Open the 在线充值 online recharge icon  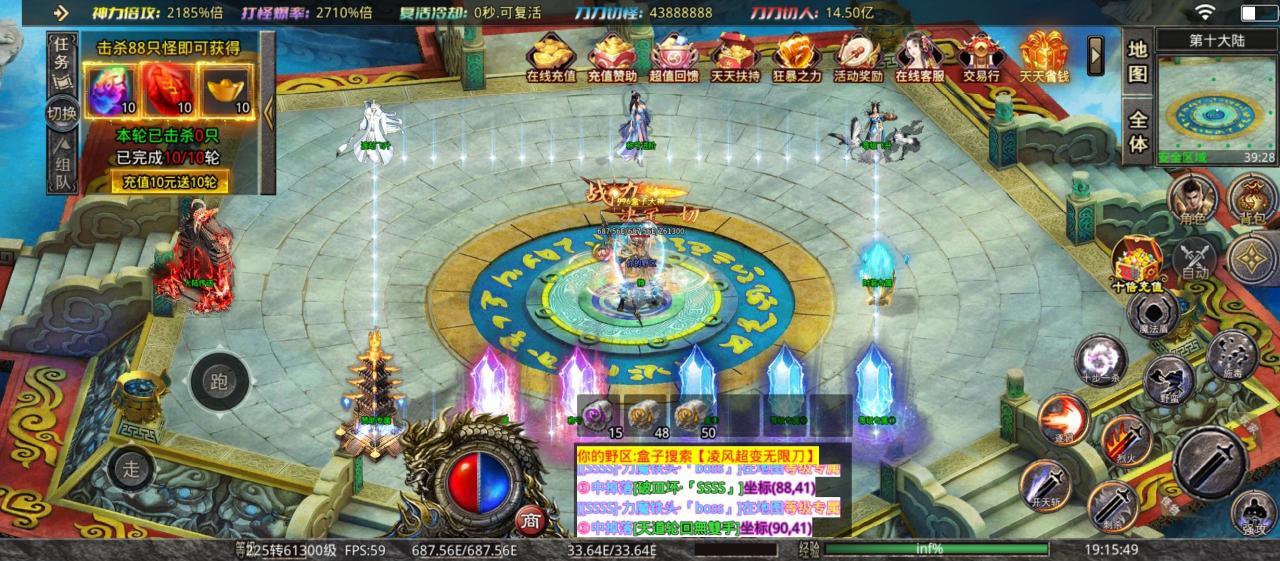point(550,56)
